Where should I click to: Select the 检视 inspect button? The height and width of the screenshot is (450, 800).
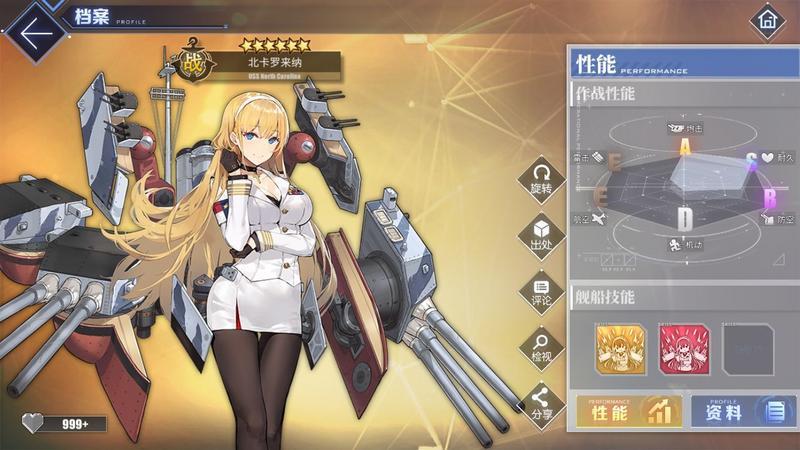(541, 347)
